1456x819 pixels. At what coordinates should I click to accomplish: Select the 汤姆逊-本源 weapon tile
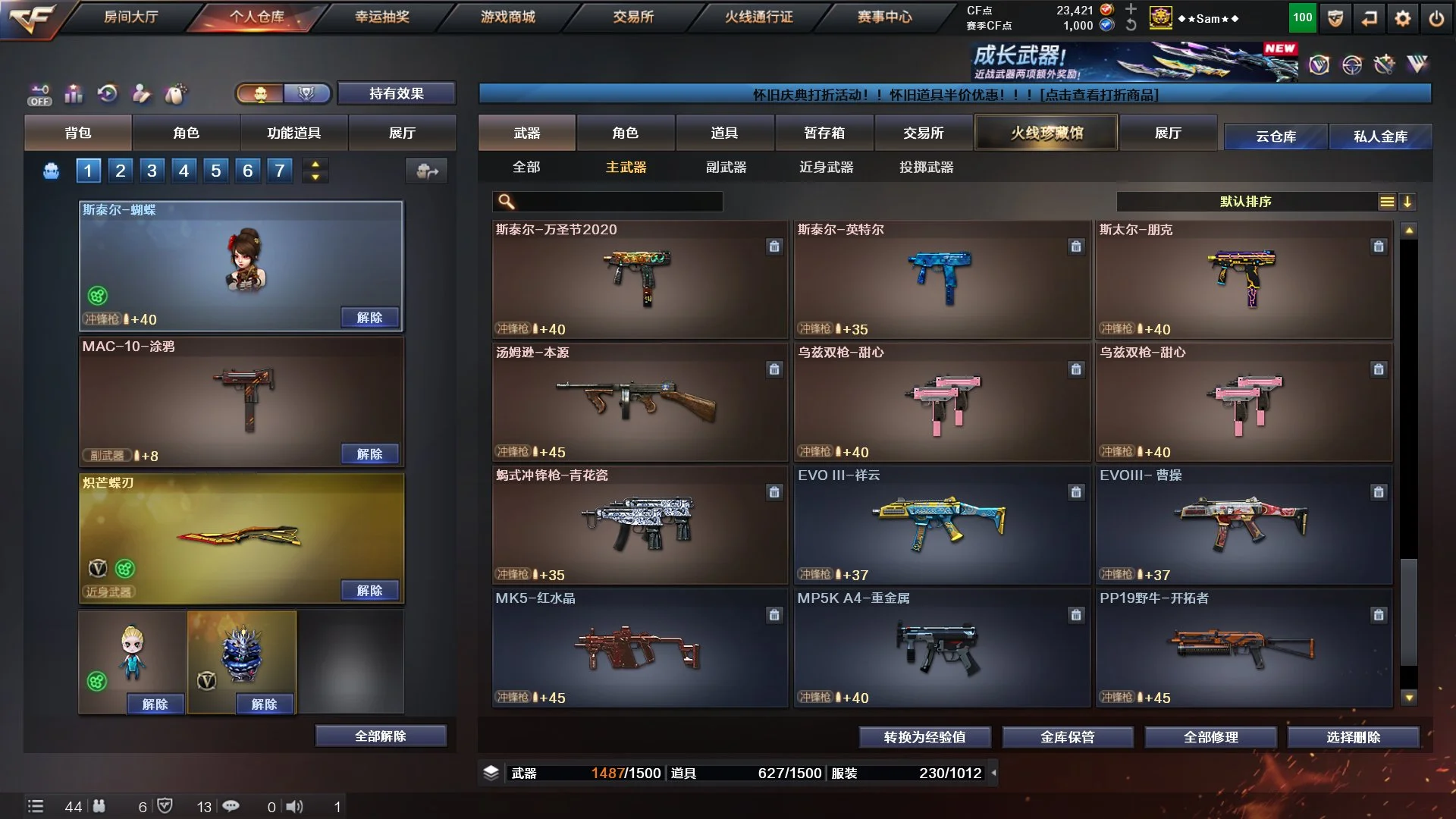point(639,402)
